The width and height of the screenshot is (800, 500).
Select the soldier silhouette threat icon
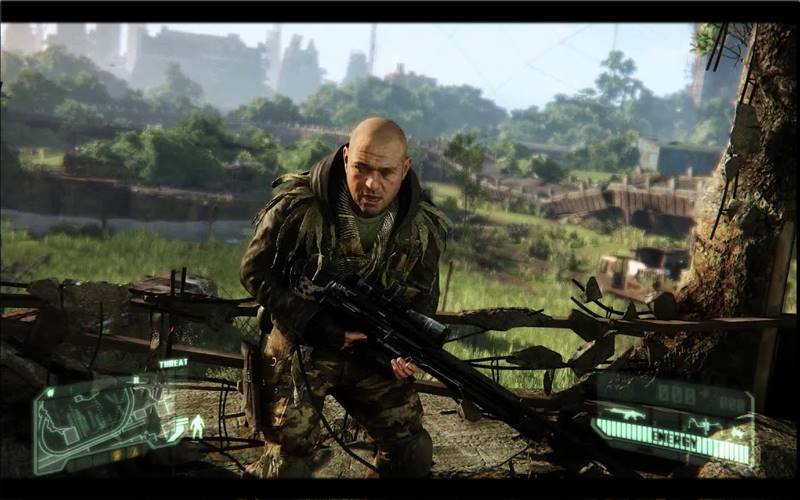(197, 425)
